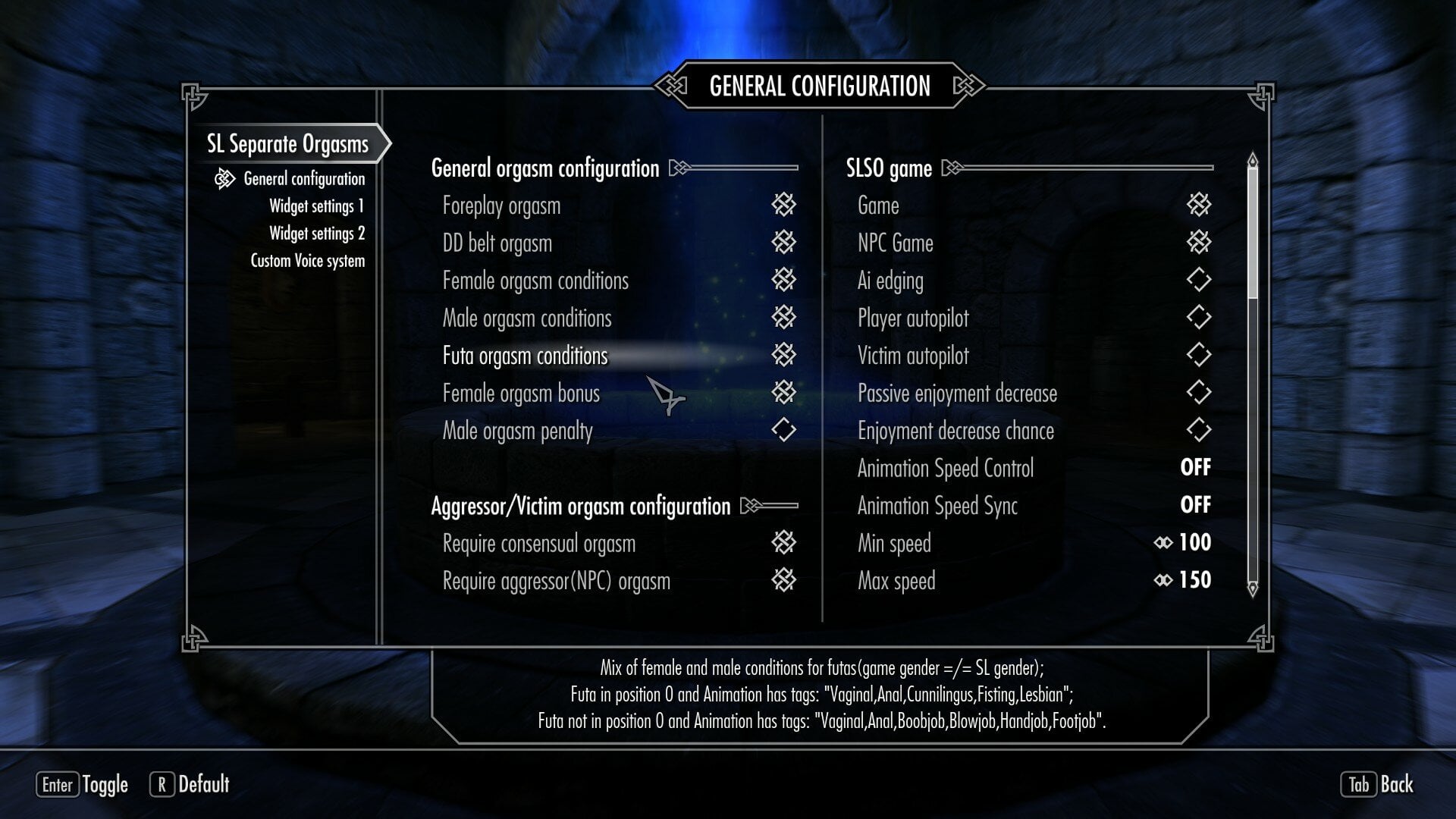Toggle the Game option under SLSO game
The height and width of the screenshot is (819, 1456).
tap(1198, 205)
